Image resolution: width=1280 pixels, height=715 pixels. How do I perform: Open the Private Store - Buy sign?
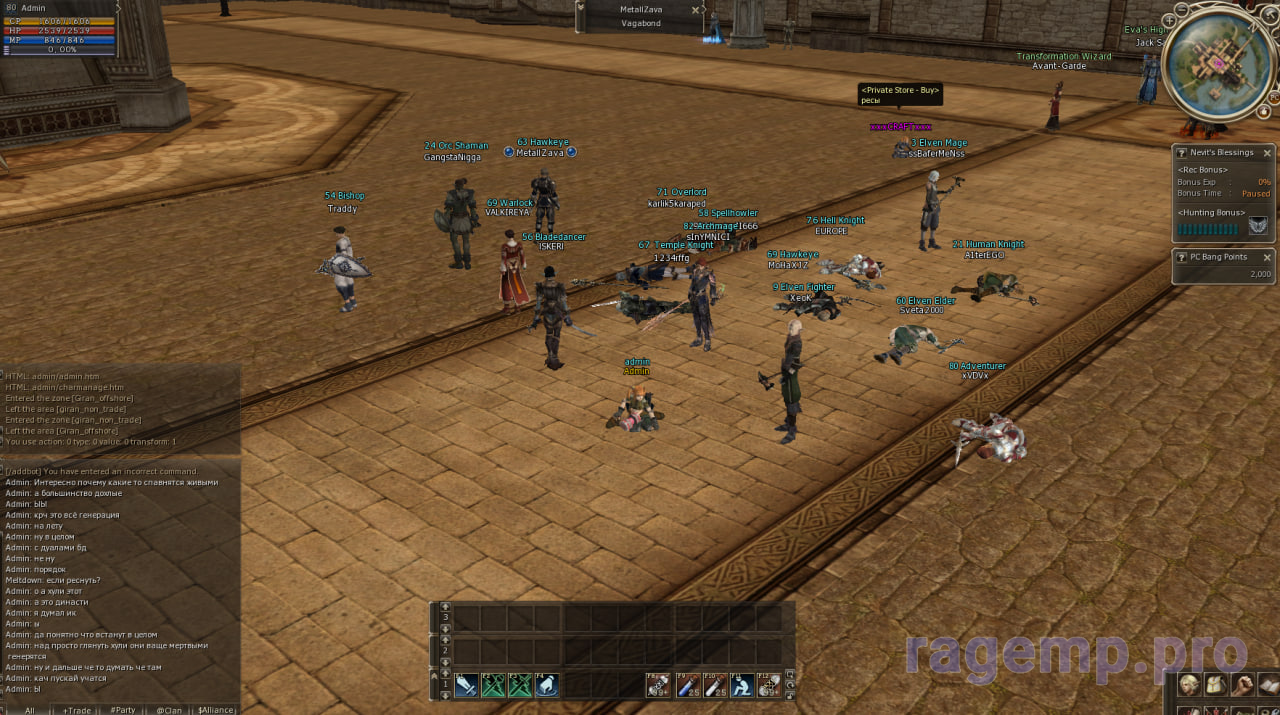900,95
